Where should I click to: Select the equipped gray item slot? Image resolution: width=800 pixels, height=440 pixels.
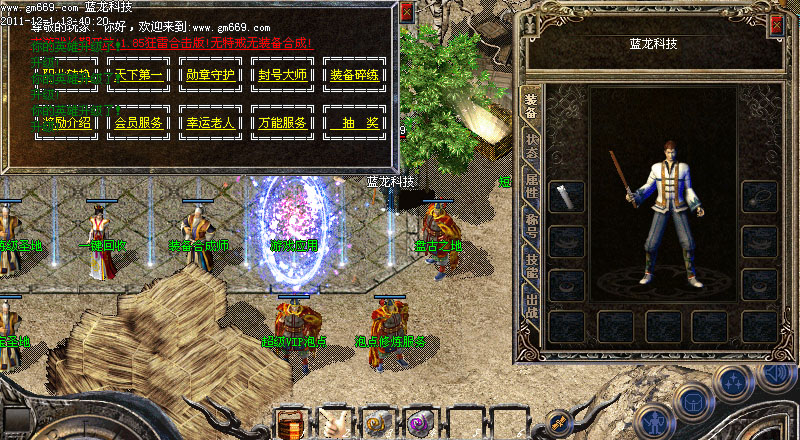coord(568,196)
